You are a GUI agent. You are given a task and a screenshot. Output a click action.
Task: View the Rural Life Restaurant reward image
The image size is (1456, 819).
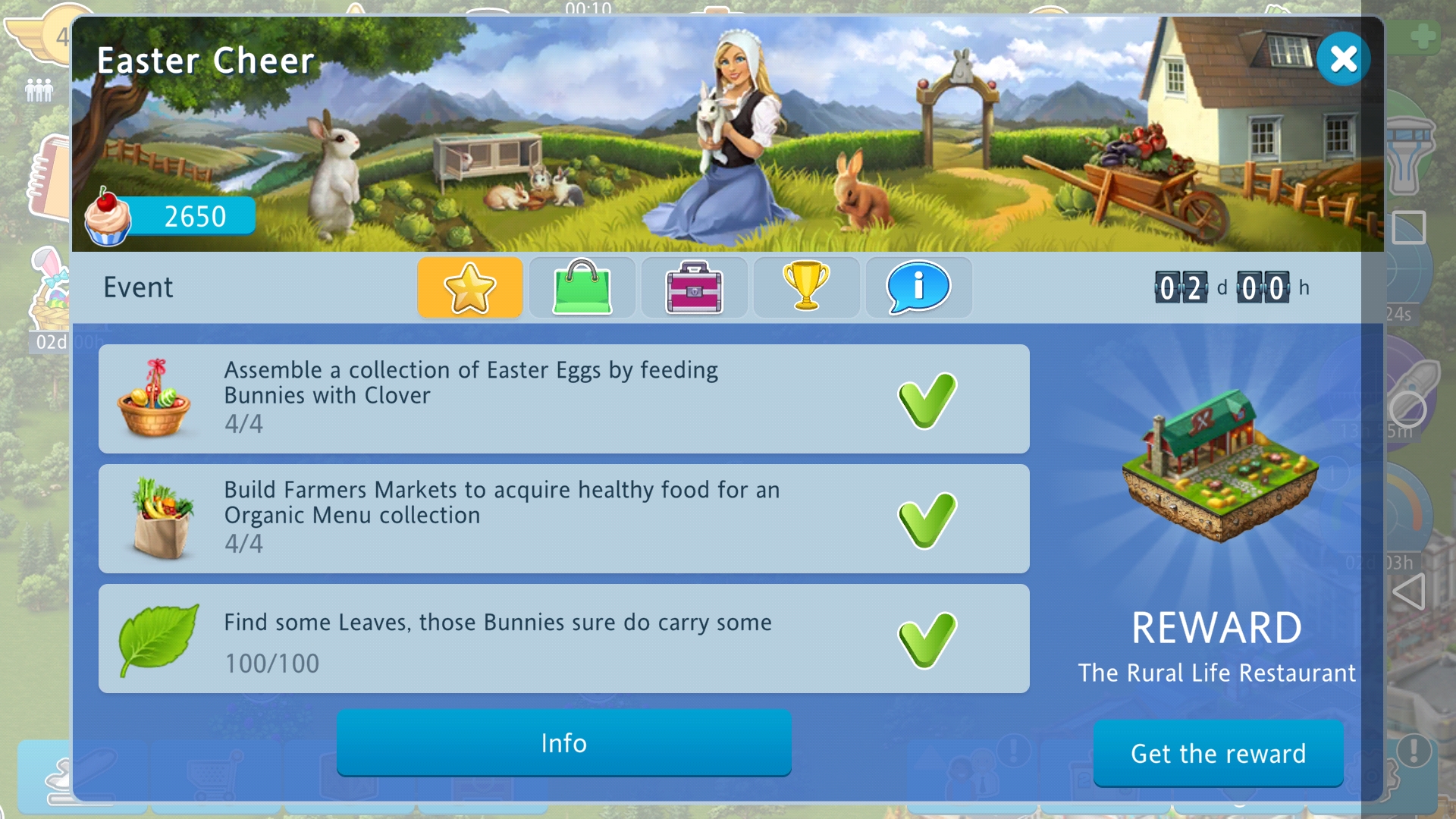tap(1218, 469)
